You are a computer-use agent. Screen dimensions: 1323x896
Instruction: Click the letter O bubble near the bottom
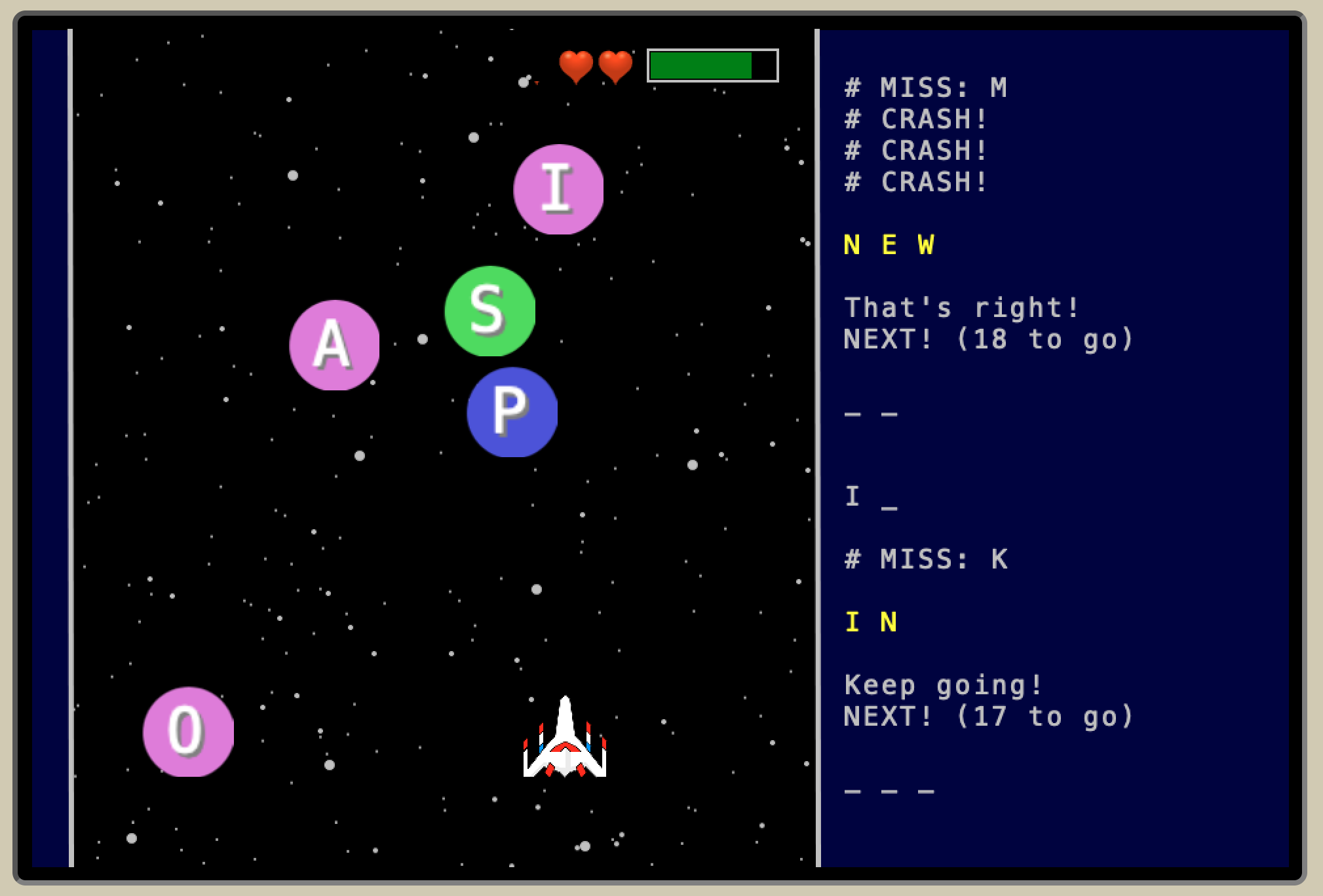tap(187, 732)
